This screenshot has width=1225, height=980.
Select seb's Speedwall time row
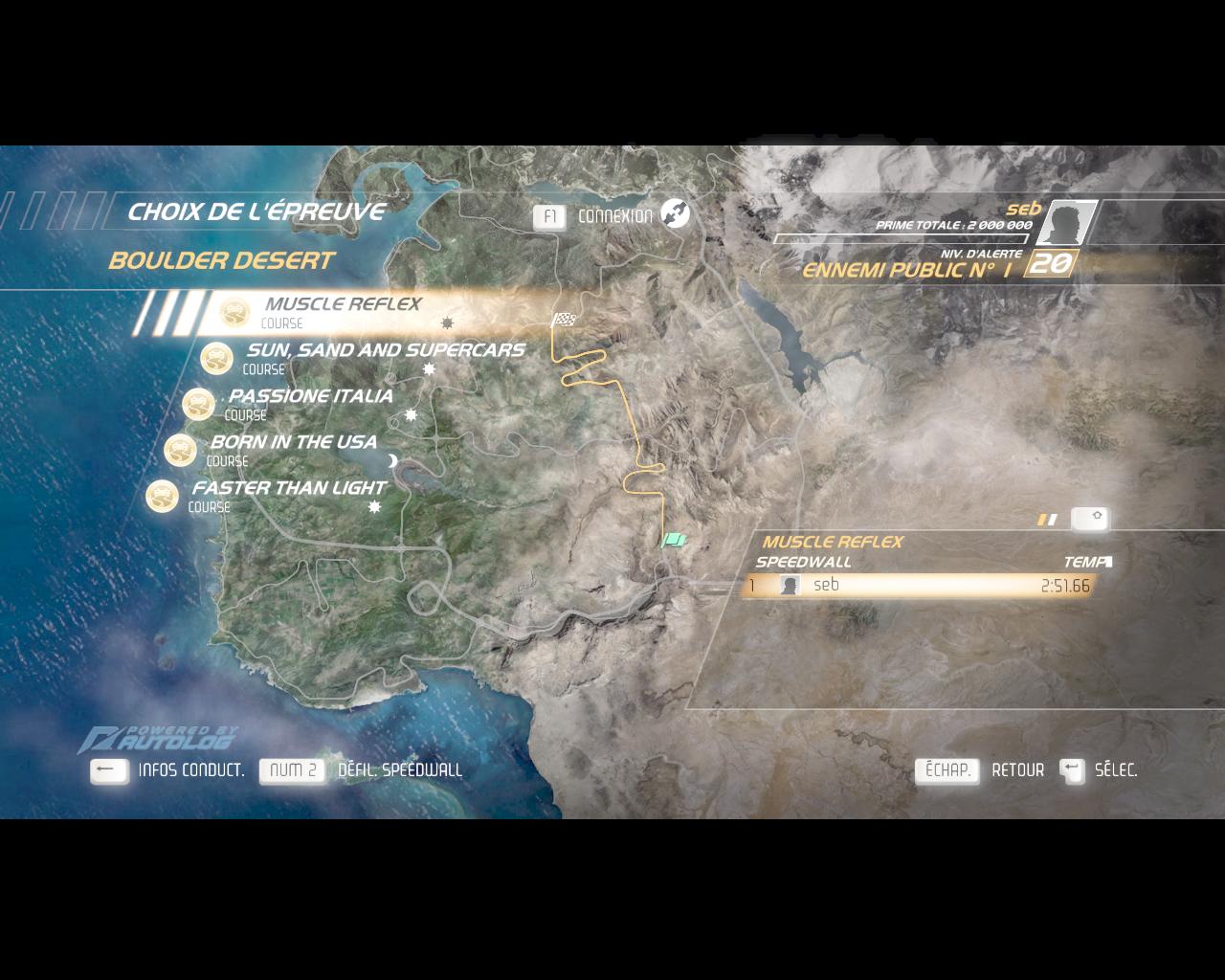(x=919, y=586)
